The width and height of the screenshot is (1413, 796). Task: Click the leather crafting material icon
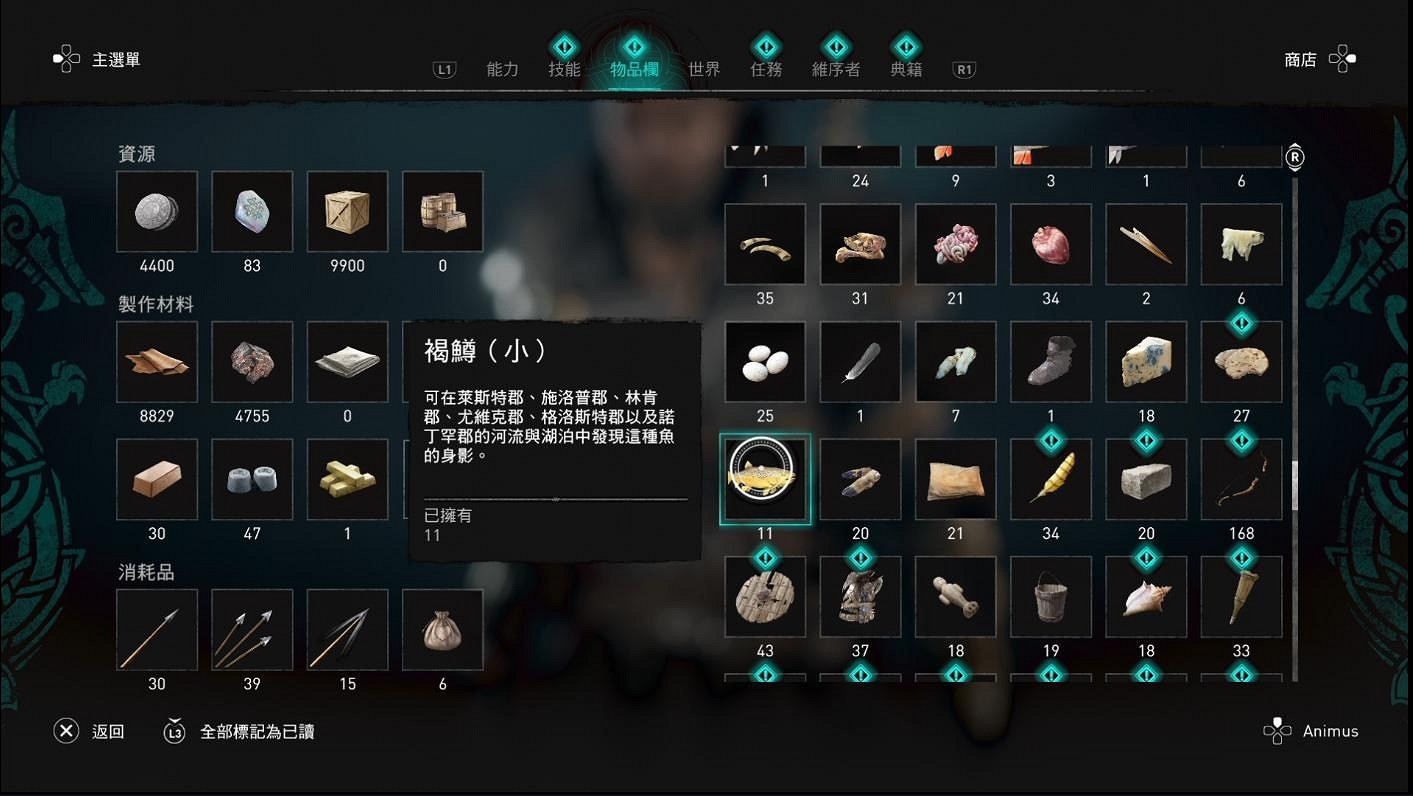coord(156,362)
